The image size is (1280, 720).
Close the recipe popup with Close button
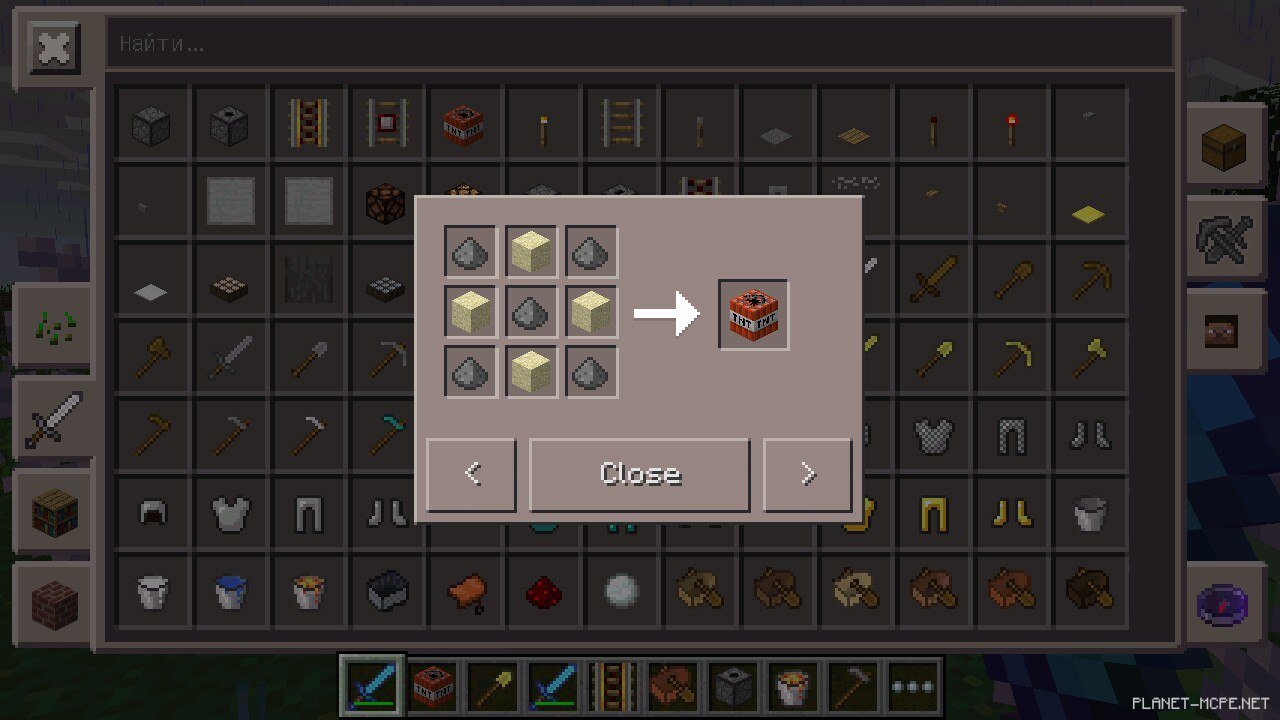639,474
